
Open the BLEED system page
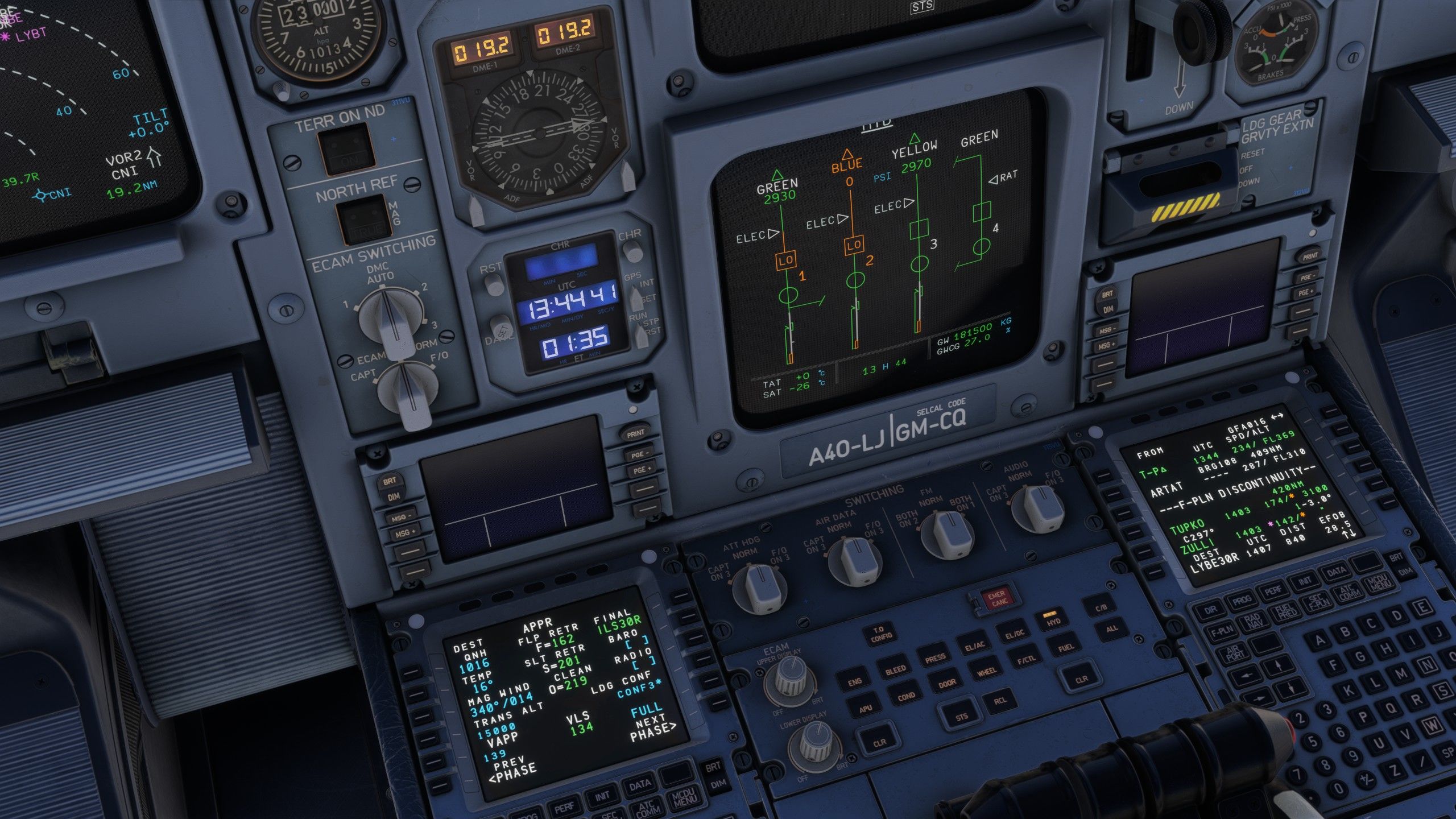[x=895, y=669]
